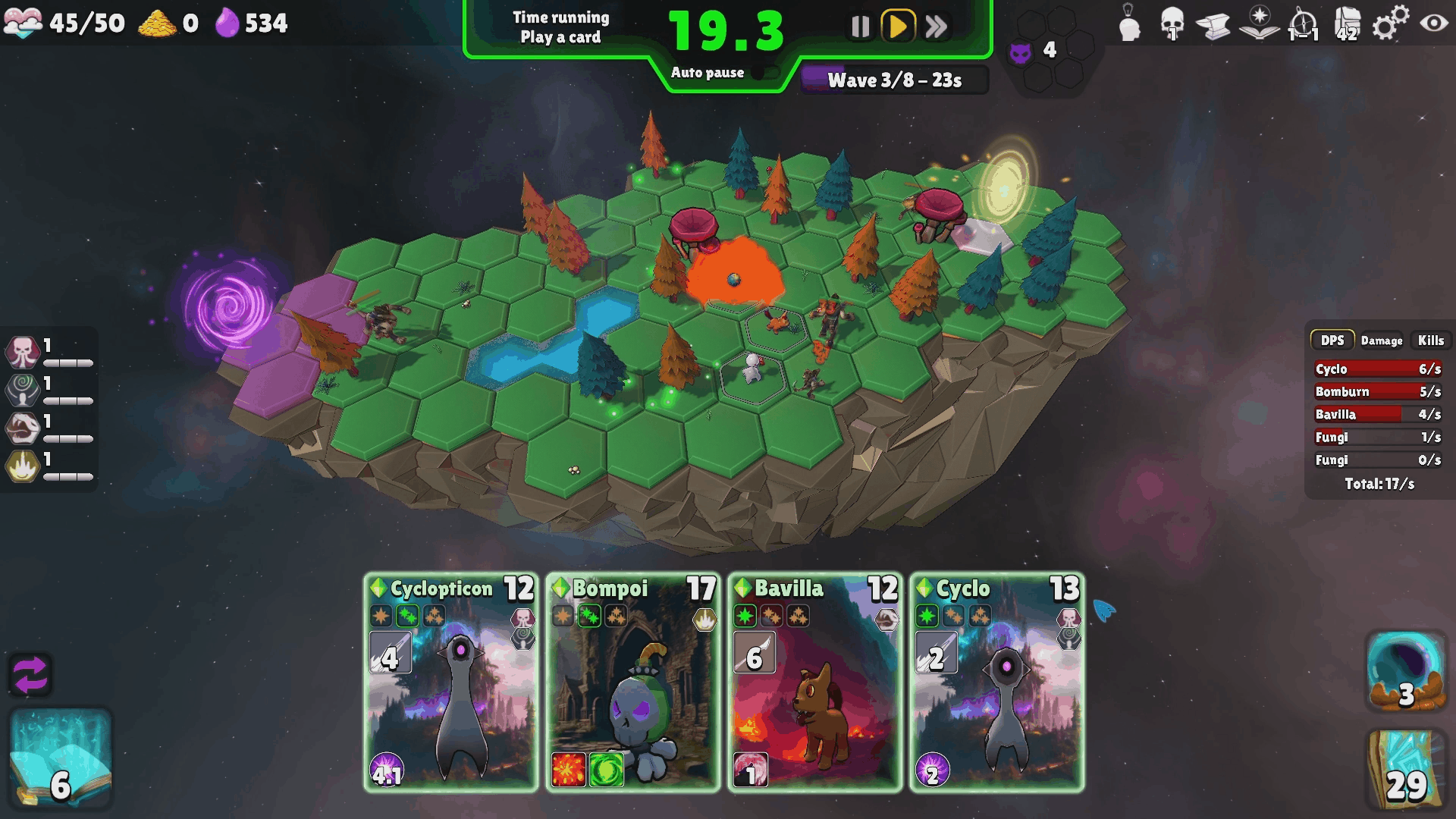This screenshot has width=1456, height=819.
Task: Pick the Cyclo card from hand
Action: (997, 682)
